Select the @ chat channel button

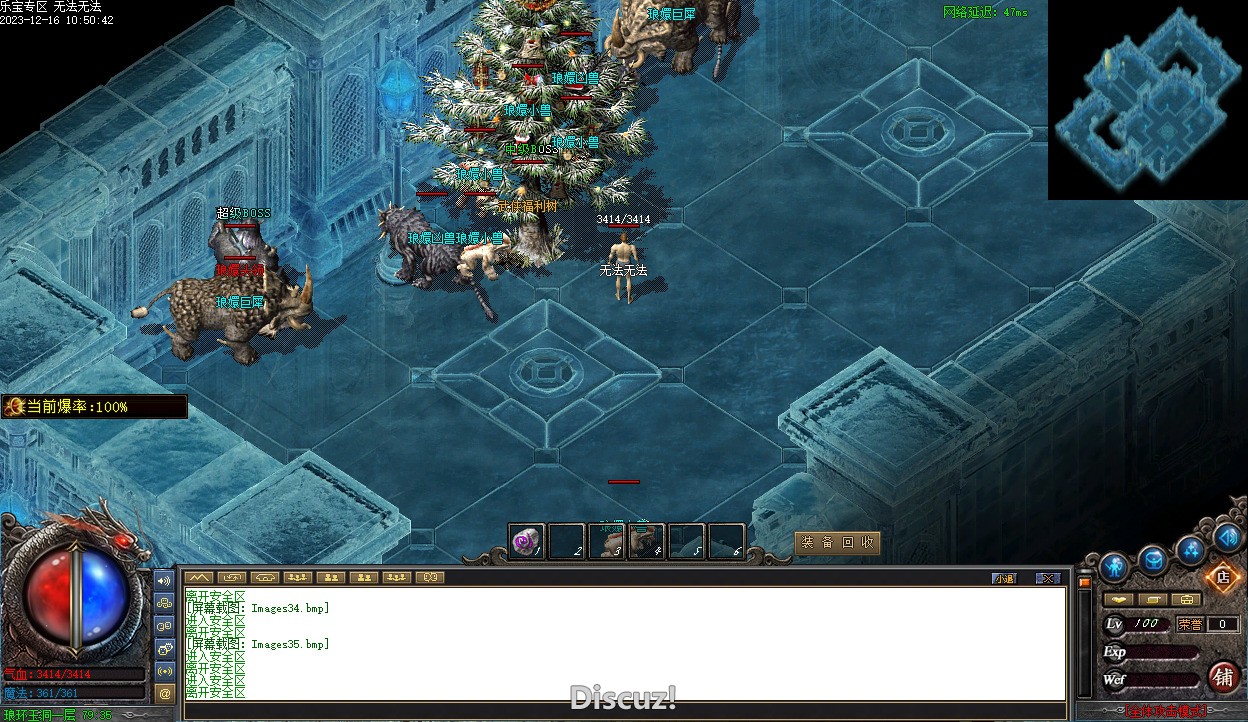(165, 692)
